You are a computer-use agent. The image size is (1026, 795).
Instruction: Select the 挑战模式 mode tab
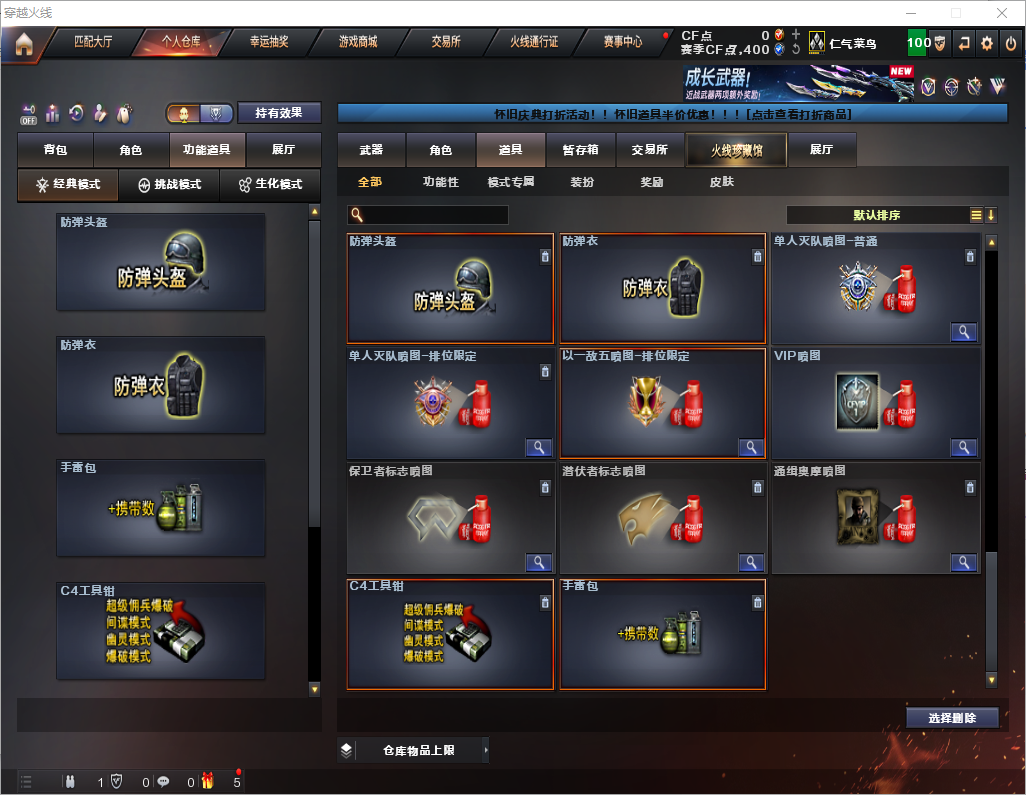click(x=169, y=185)
